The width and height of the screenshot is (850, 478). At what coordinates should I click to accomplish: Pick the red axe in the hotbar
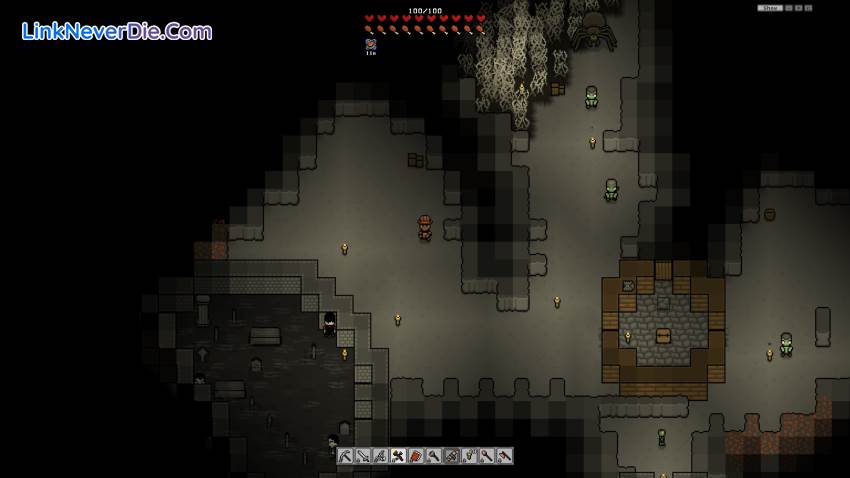505,456
